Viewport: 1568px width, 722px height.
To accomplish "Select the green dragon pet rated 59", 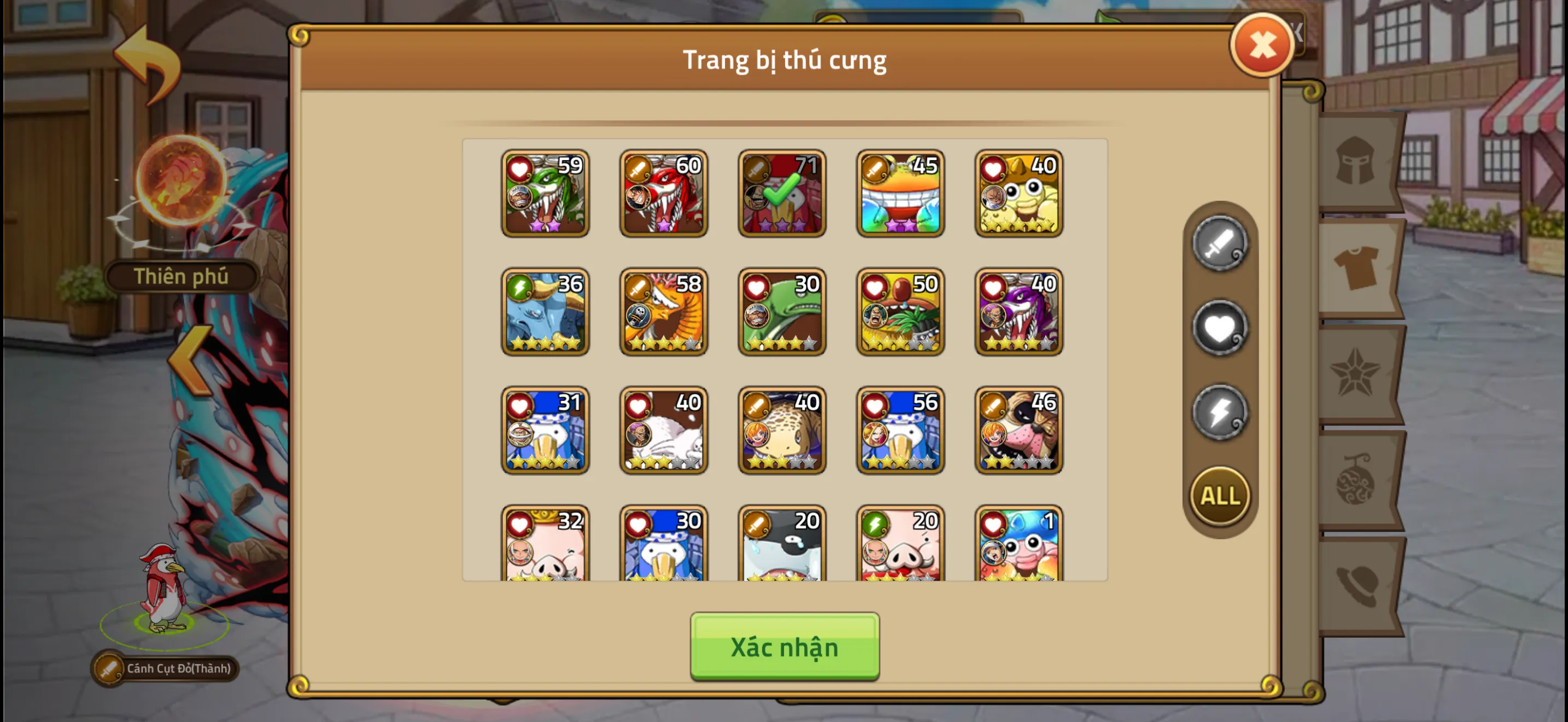I will pyautogui.click(x=545, y=194).
